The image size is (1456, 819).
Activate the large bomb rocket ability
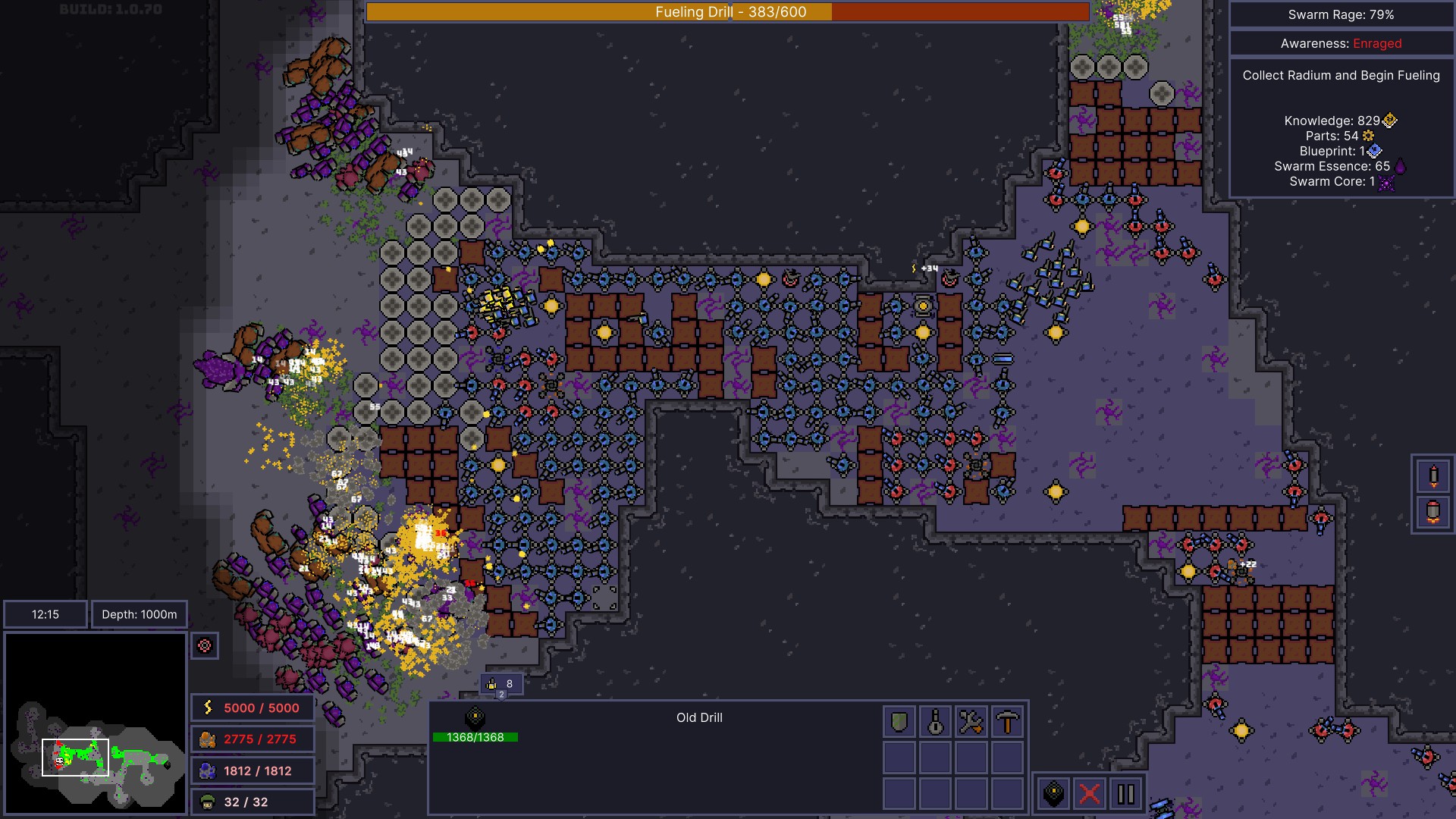tap(1433, 512)
